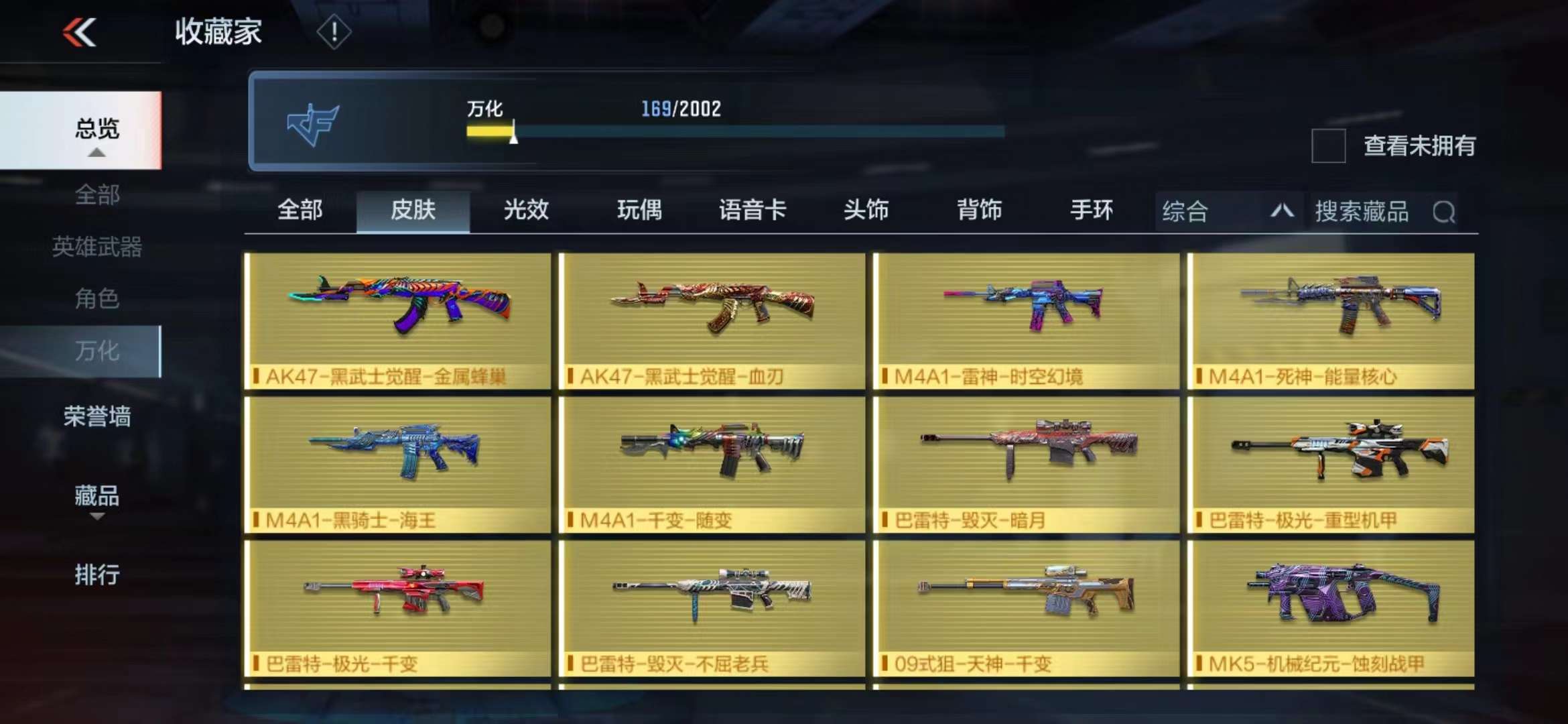Choose the M4A1-雷神-时空幻境 skin
Screen dimensions: 1568x724
pos(1026,320)
